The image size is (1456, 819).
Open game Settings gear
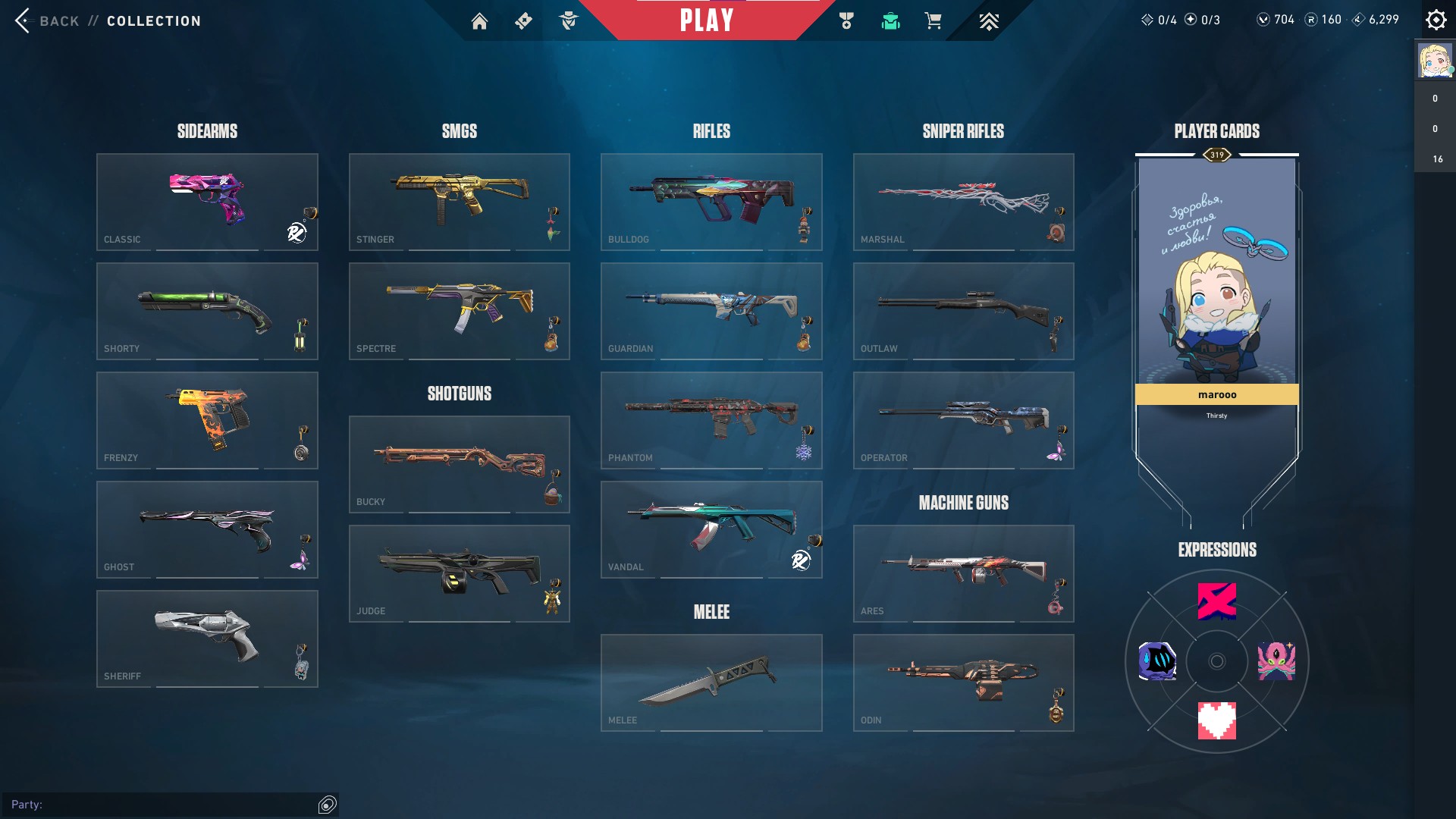[1436, 19]
